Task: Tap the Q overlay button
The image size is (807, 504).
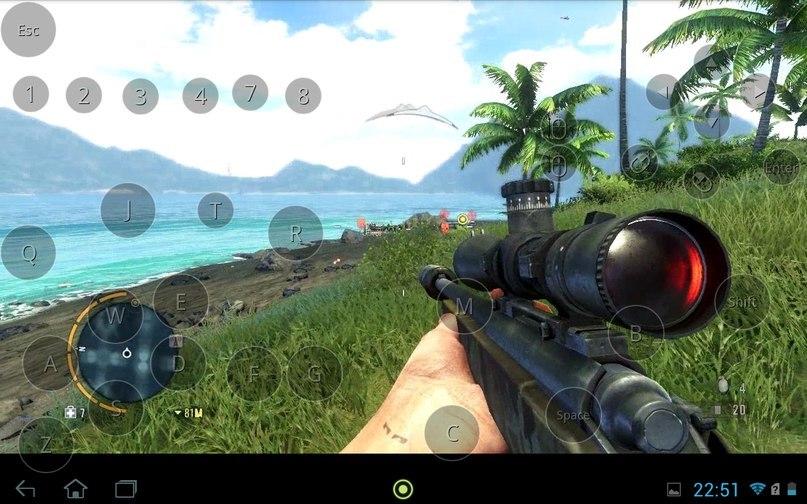Action: coord(28,253)
